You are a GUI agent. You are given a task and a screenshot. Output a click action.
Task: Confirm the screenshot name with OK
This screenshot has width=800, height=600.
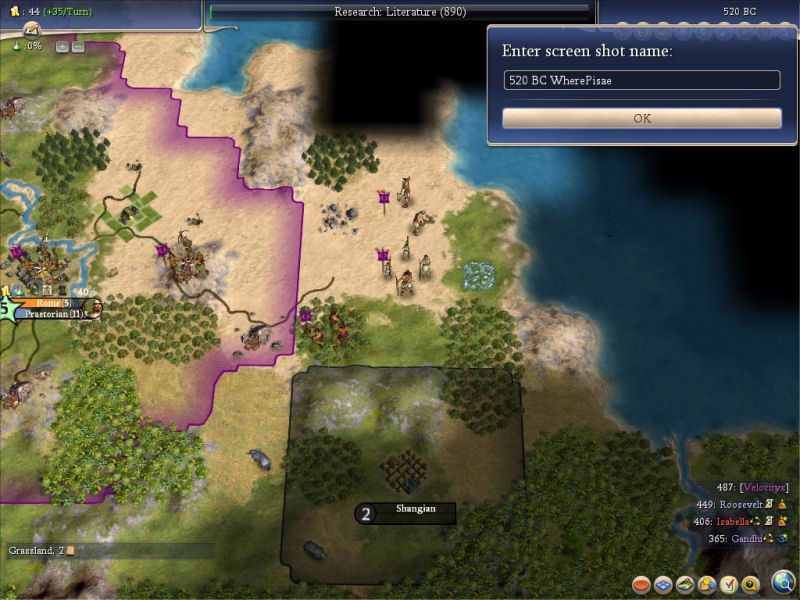642,118
